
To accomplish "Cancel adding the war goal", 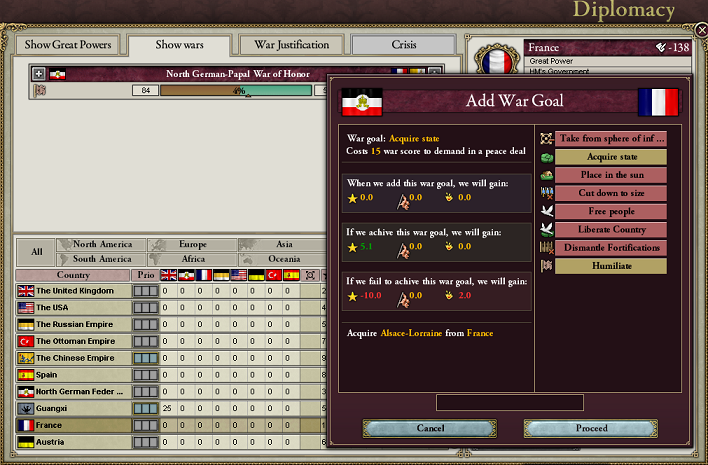I will pyautogui.click(x=430, y=428).
